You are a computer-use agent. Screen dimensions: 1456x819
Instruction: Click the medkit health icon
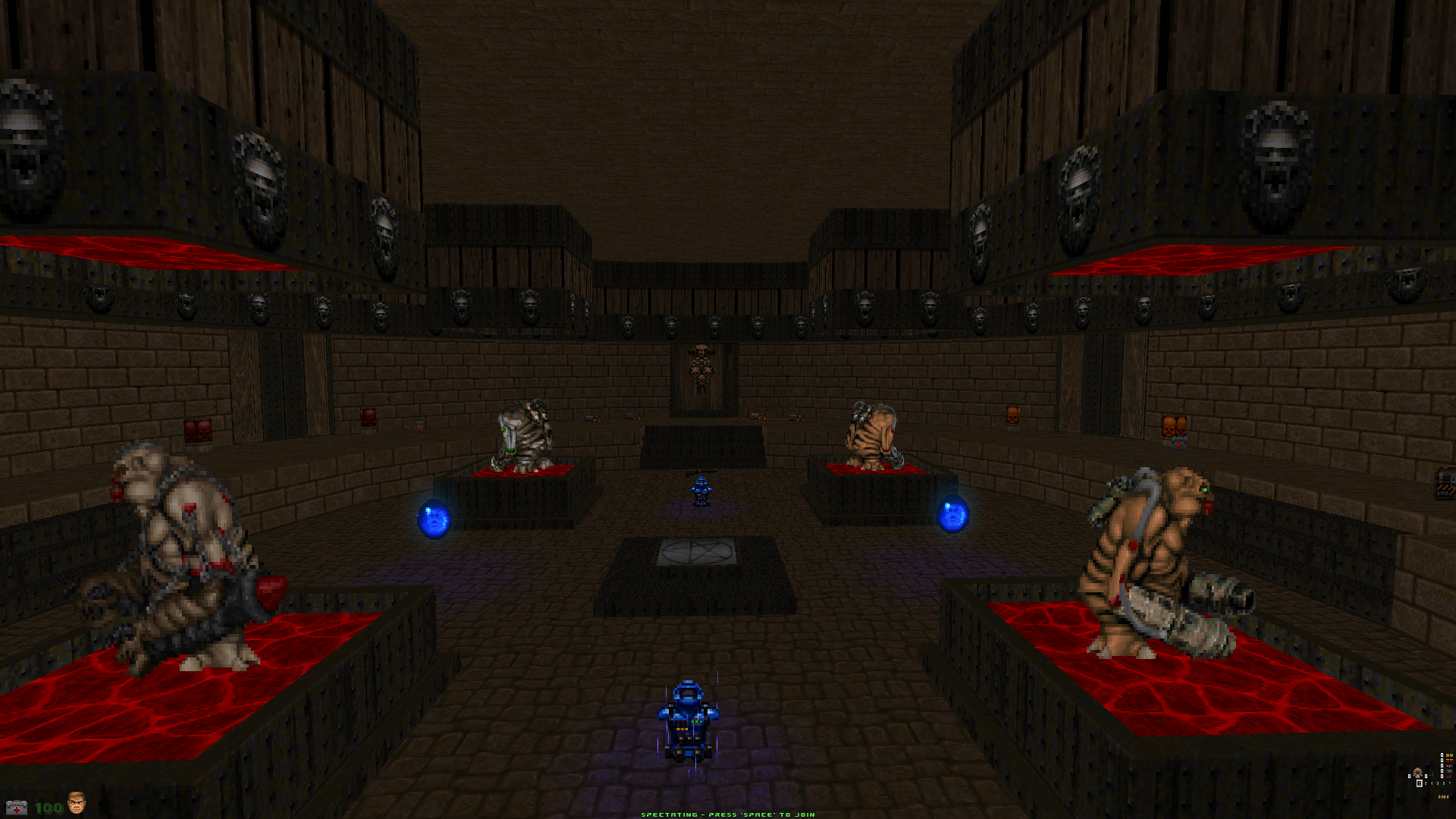tap(16, 808)
